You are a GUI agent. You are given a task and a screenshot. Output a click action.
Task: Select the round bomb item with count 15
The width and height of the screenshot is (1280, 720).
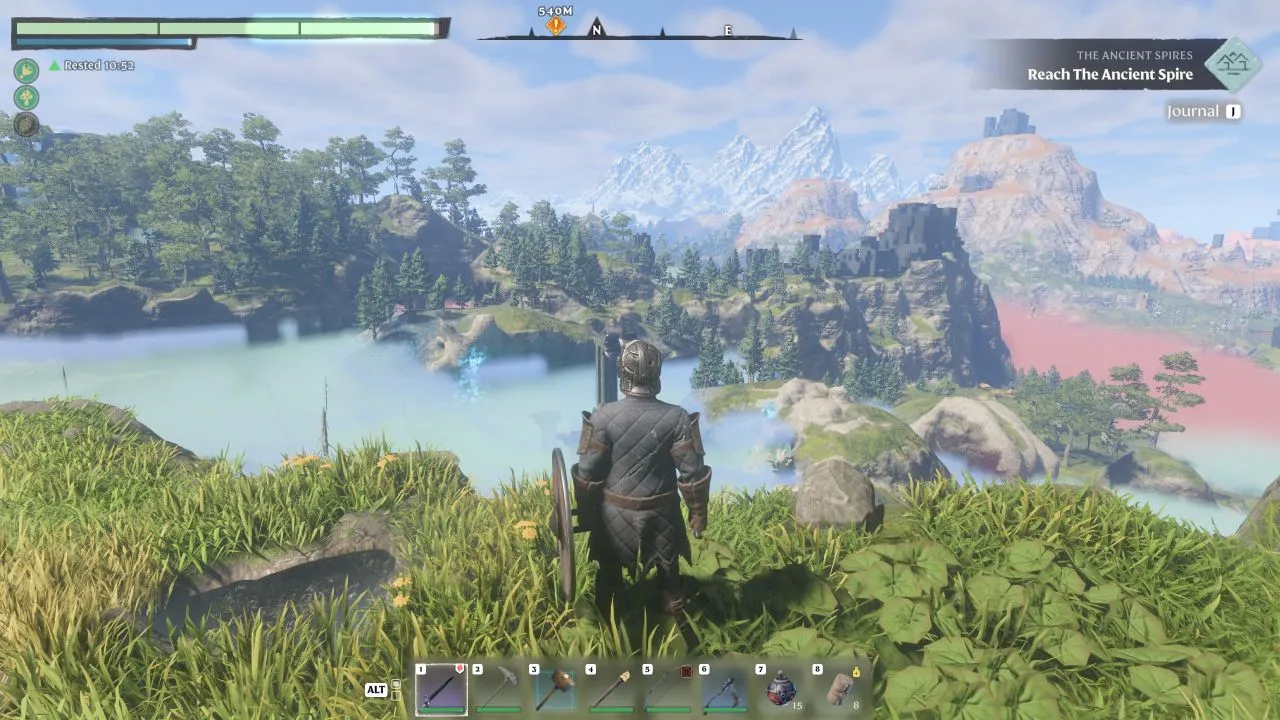click(x=780, y=689)
